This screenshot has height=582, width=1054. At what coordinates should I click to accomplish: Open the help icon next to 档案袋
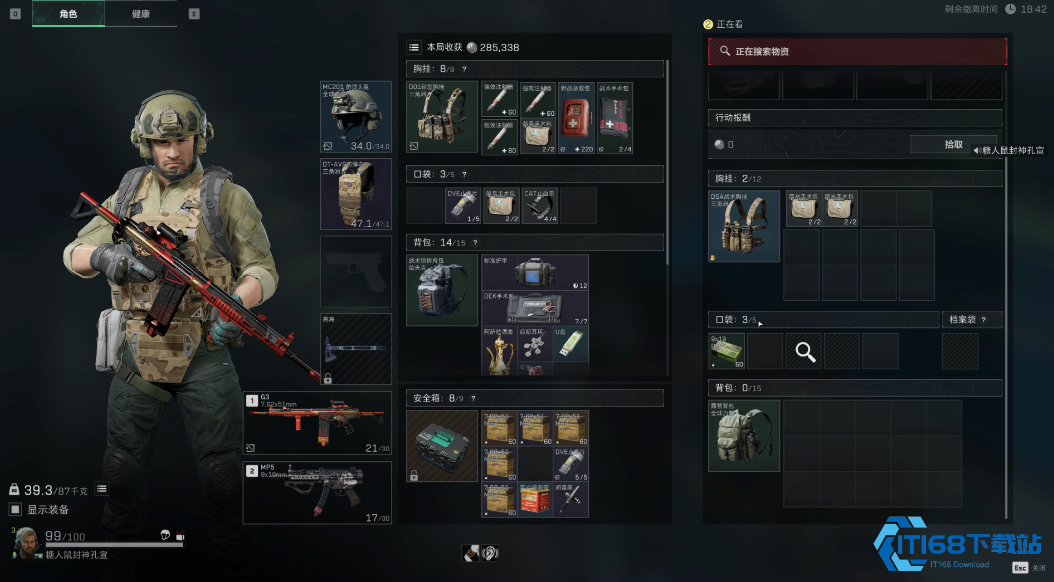coord(985,320)
